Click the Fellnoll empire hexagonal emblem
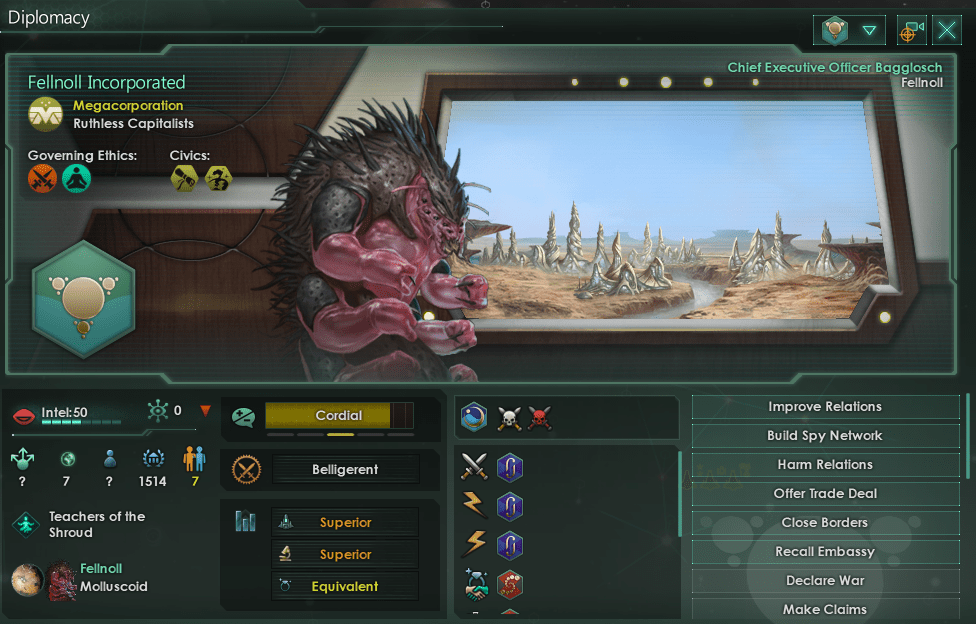This screenshot has height=624, width=976. [x=84, y=300]
